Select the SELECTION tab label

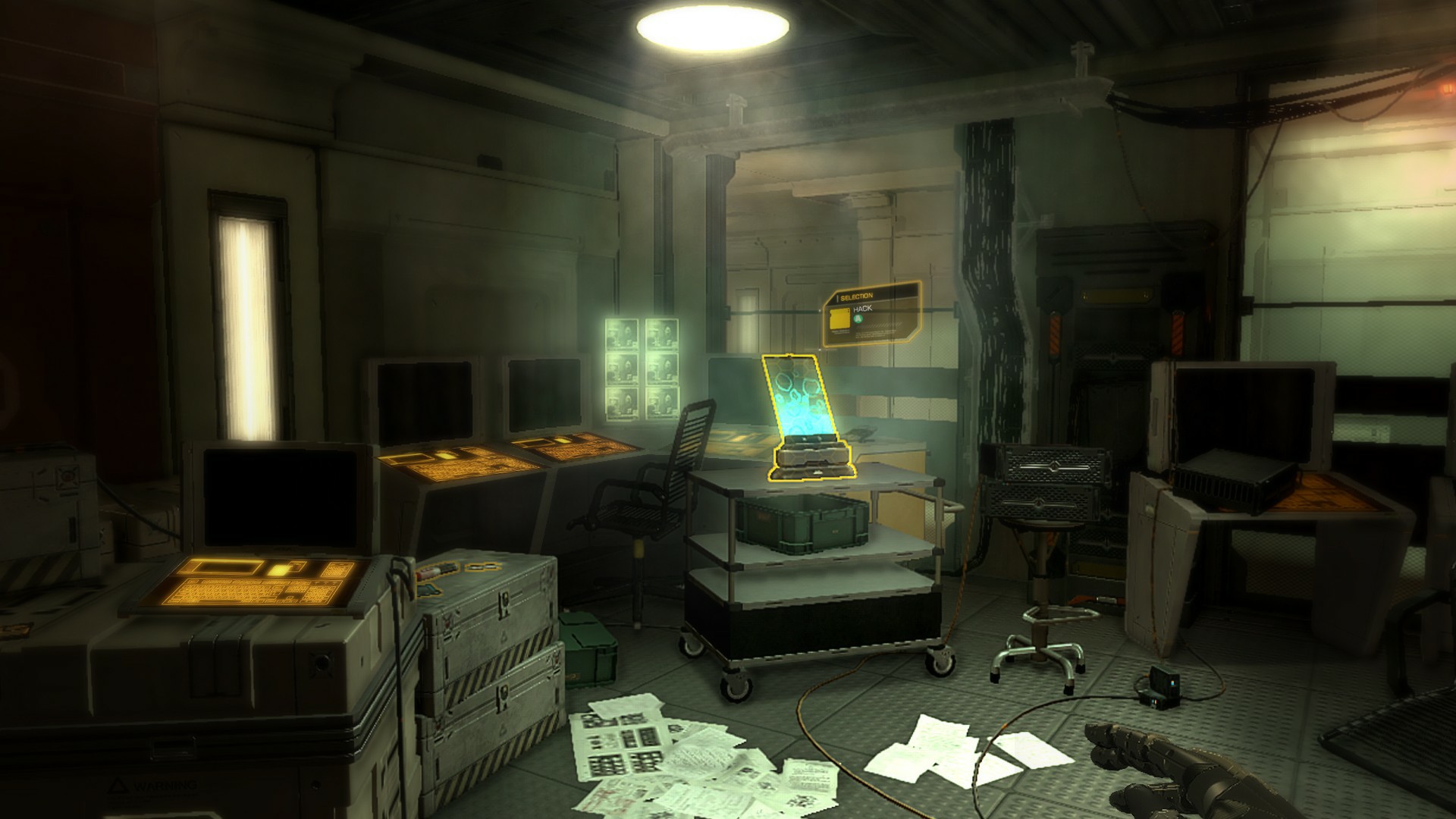[x=857, y=297]
